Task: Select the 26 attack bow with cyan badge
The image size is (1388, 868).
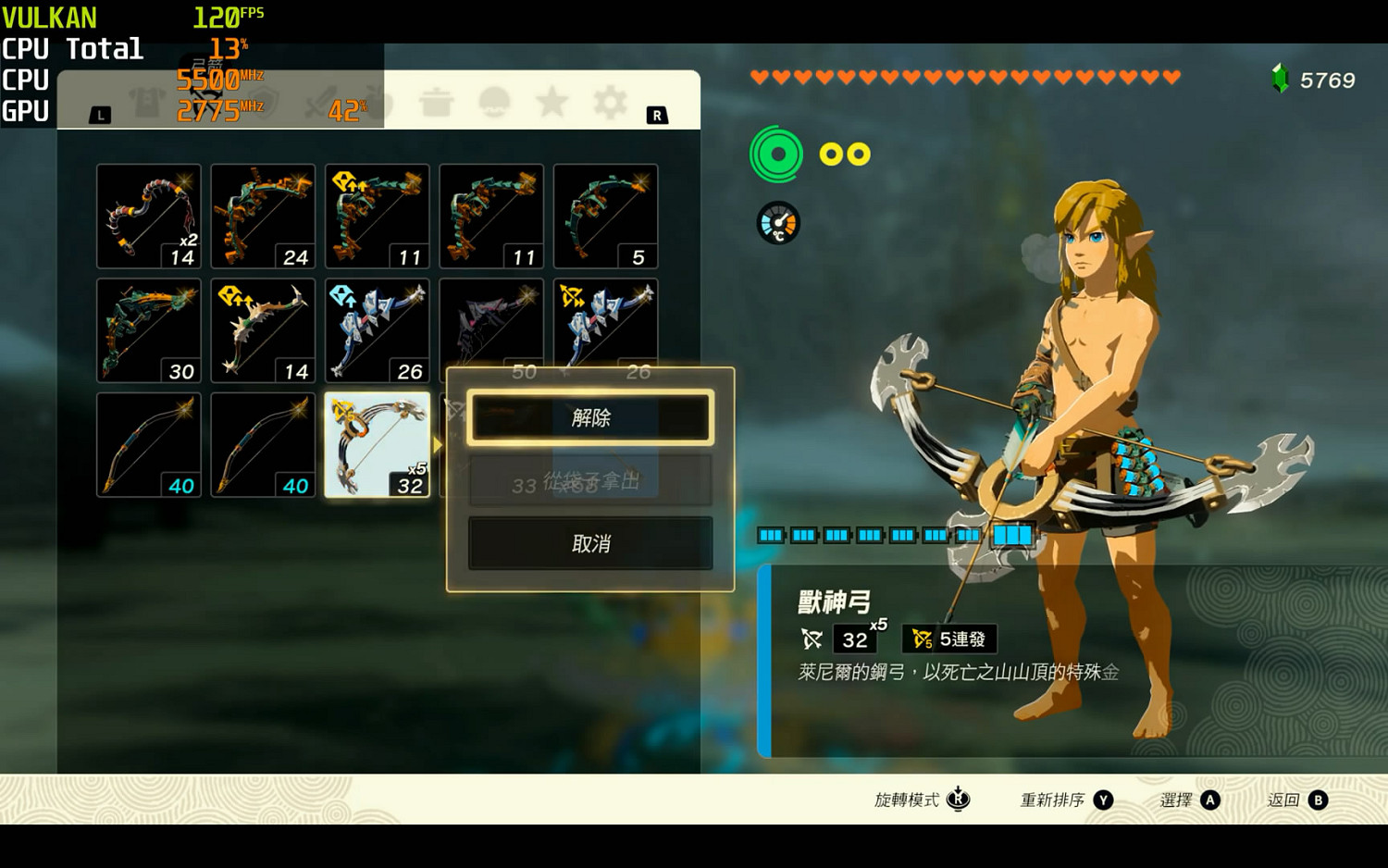Action: [x=377, y=330]
